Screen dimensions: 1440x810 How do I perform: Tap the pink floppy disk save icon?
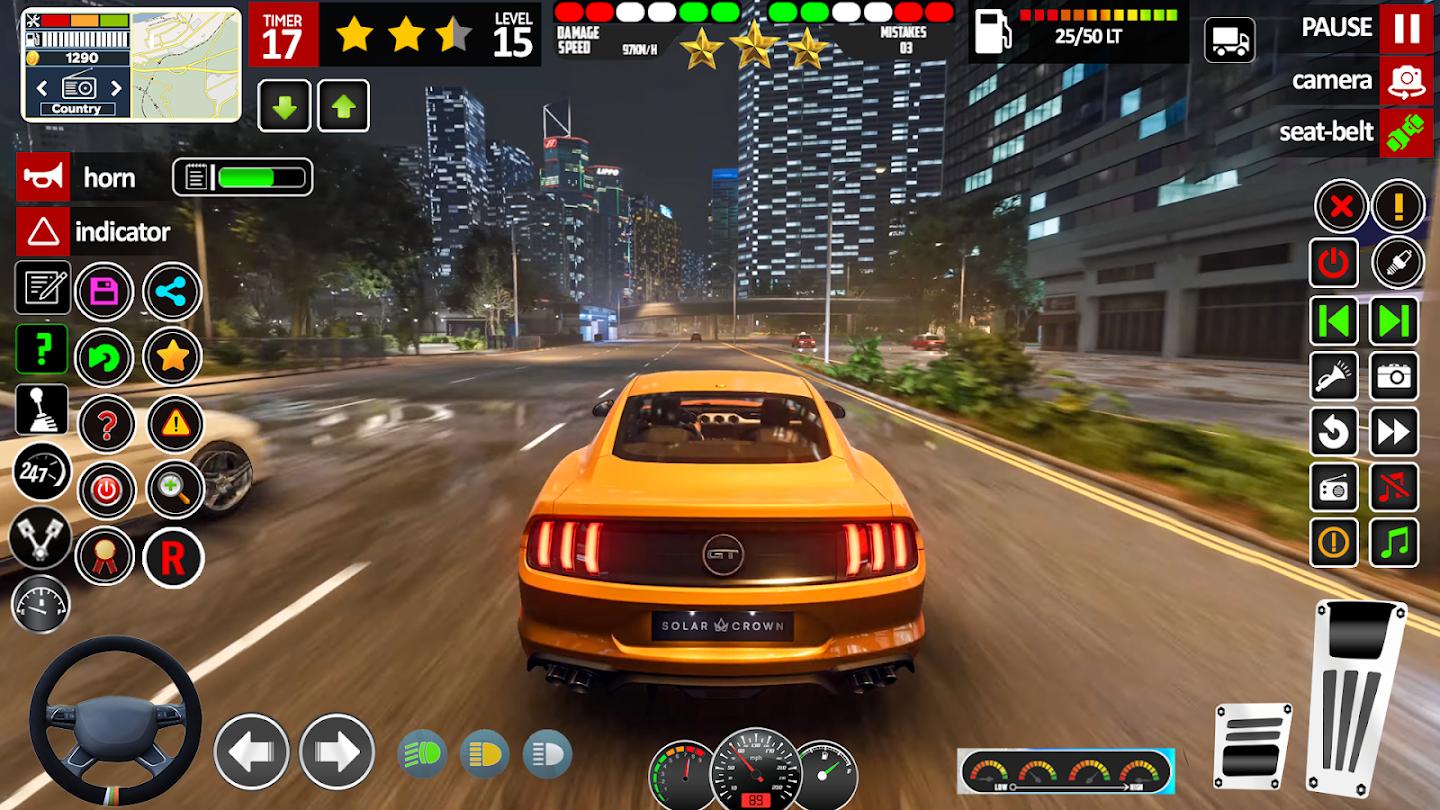(104, 292)
